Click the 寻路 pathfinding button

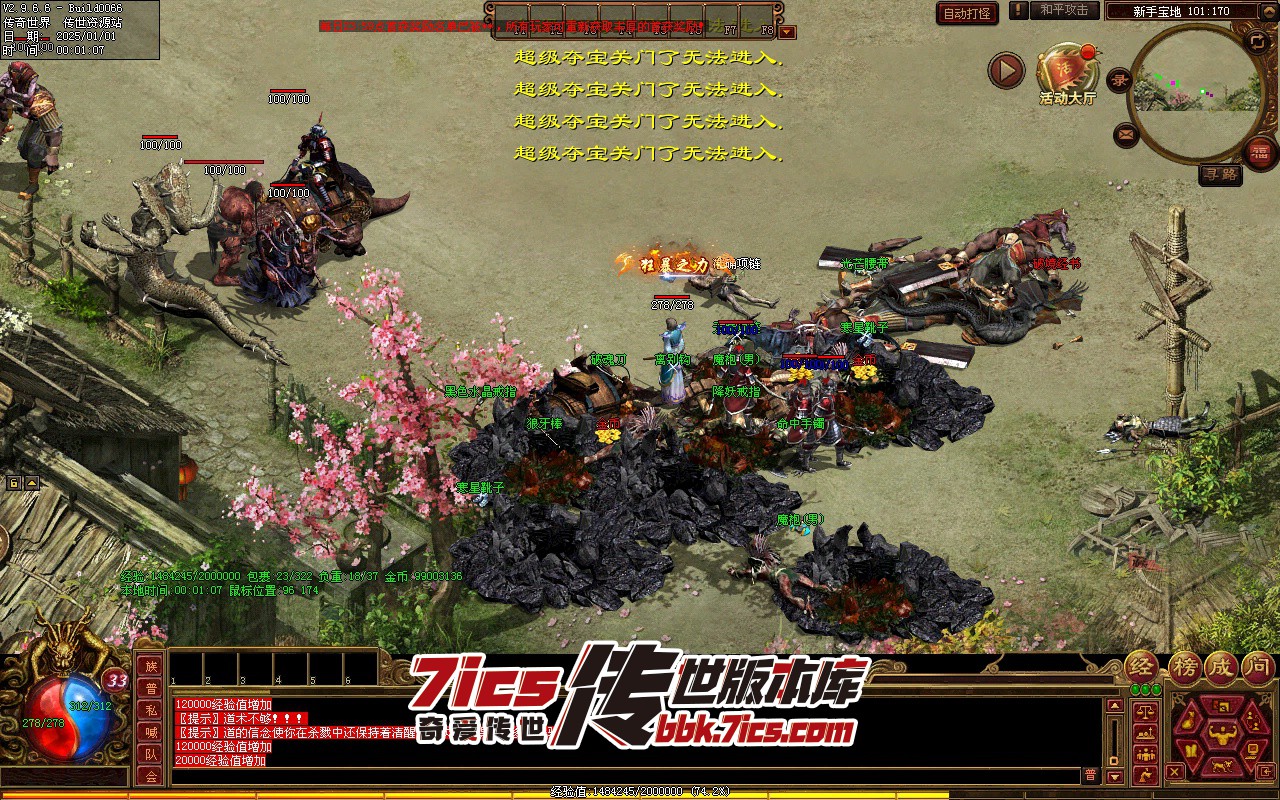point(1220,174)
